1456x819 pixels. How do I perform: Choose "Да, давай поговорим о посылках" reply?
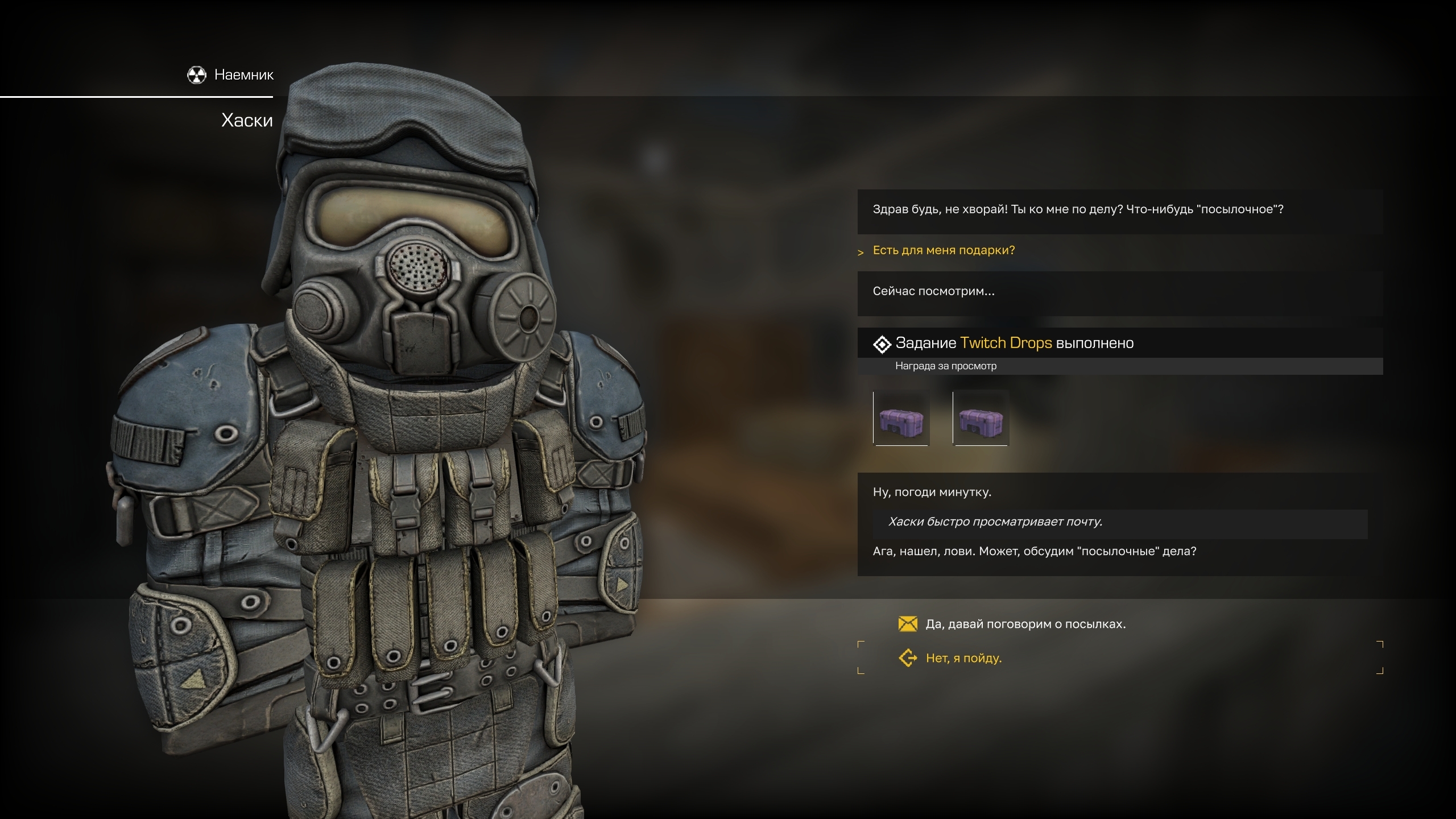point(1025,624)
